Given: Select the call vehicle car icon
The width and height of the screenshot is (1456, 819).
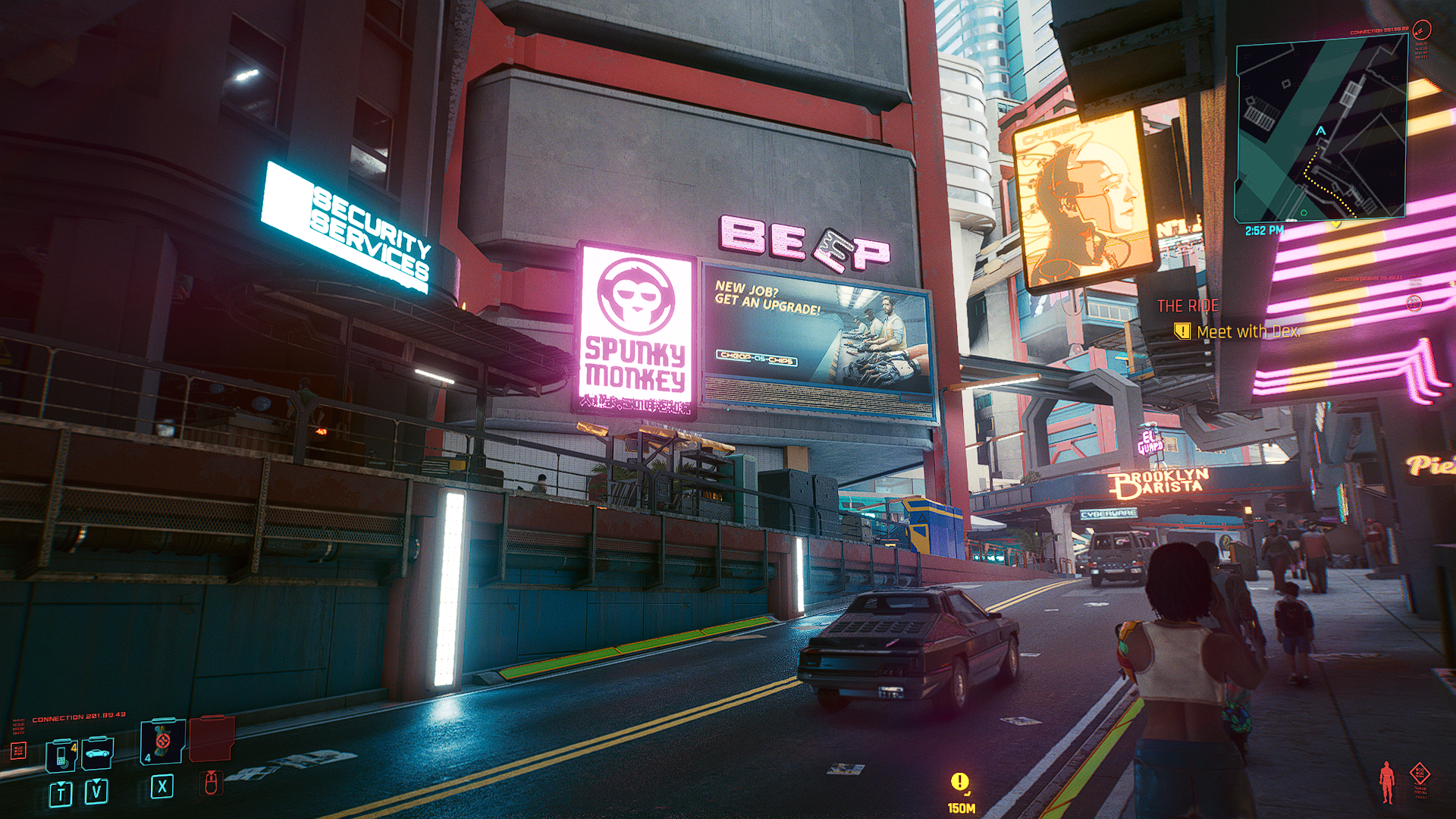Looking at the screenshot, I should click(97, 753).
